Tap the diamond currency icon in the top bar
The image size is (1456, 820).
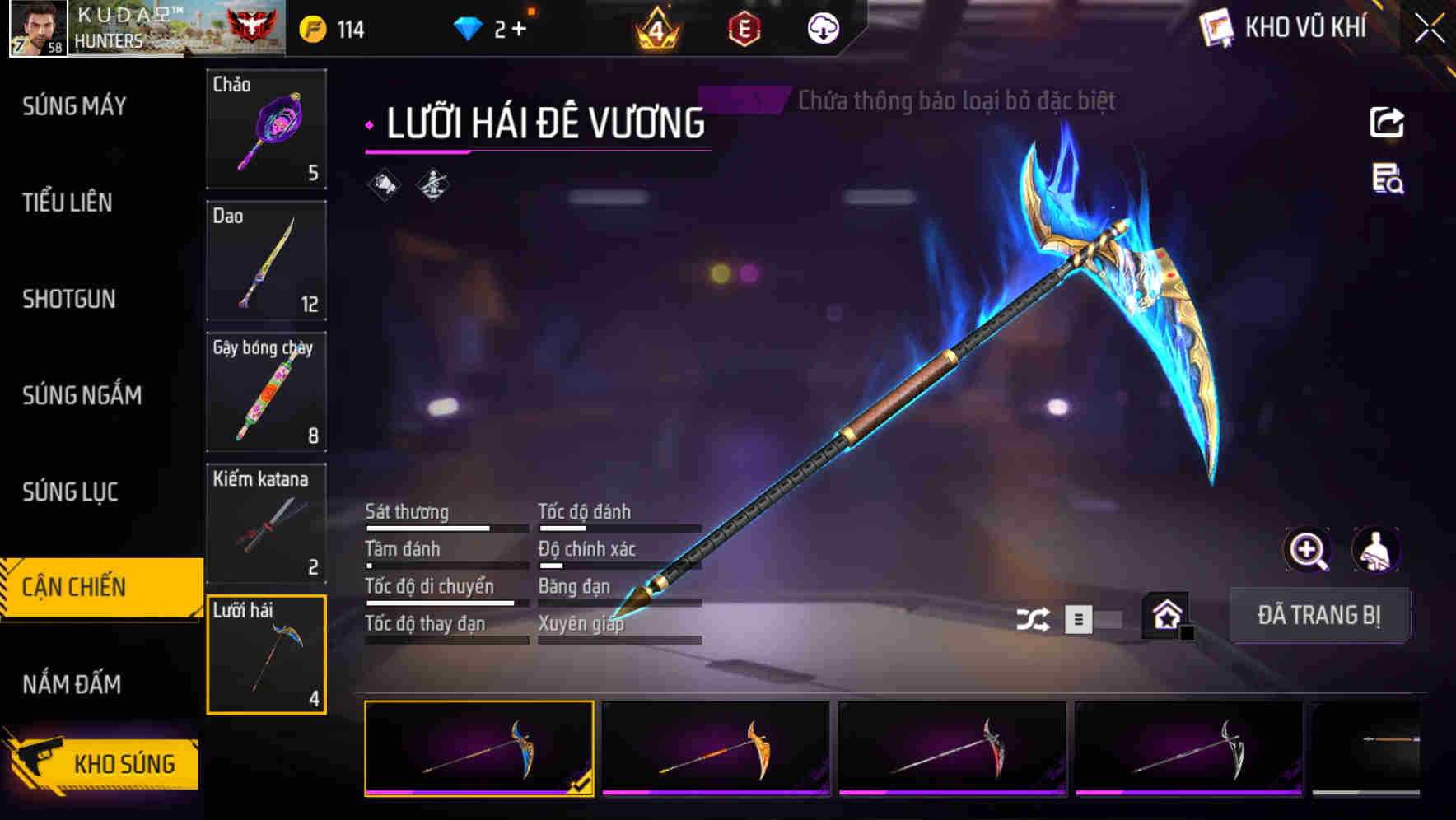465,27
